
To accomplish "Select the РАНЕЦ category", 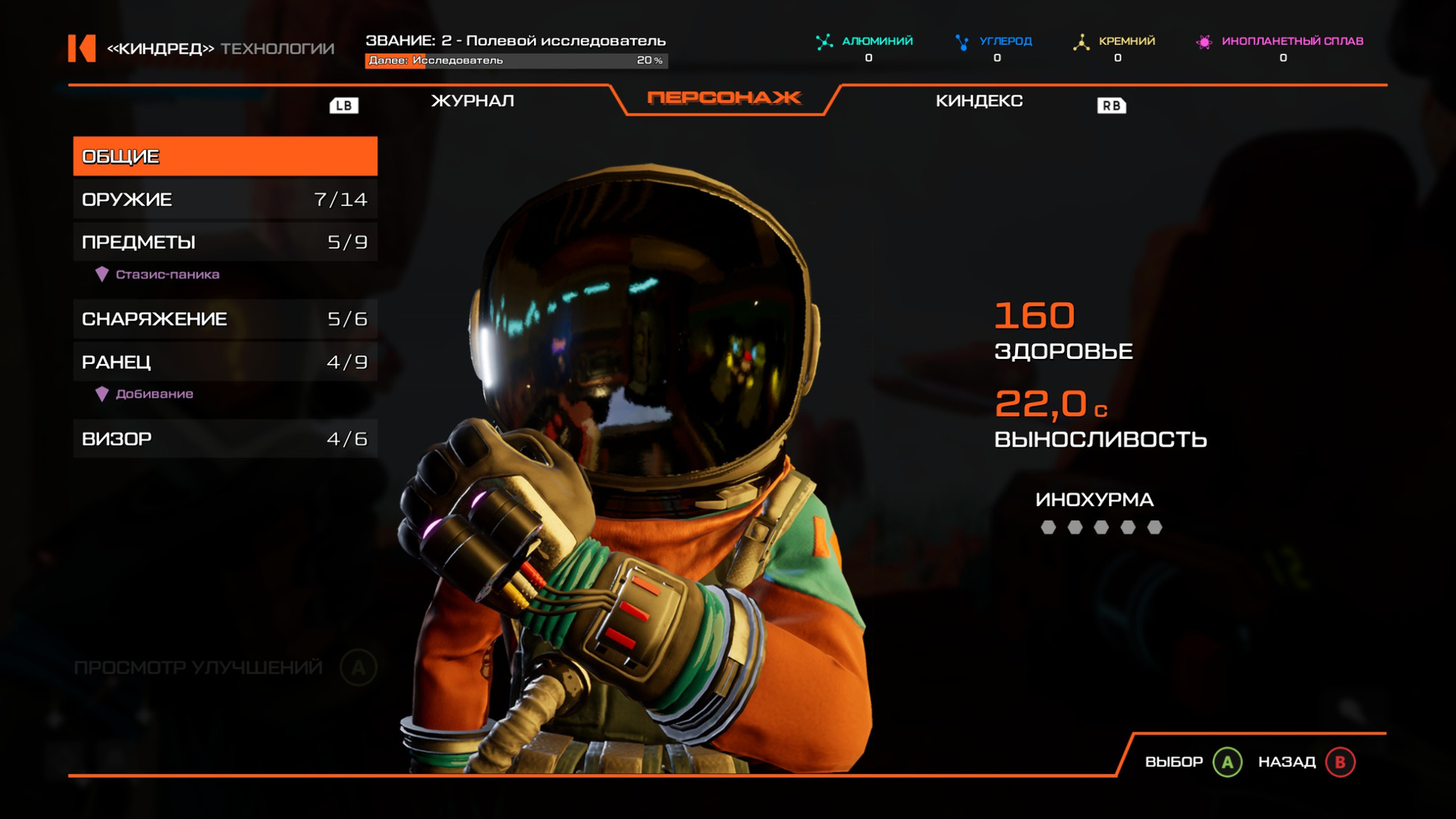I will coord(225,363).
